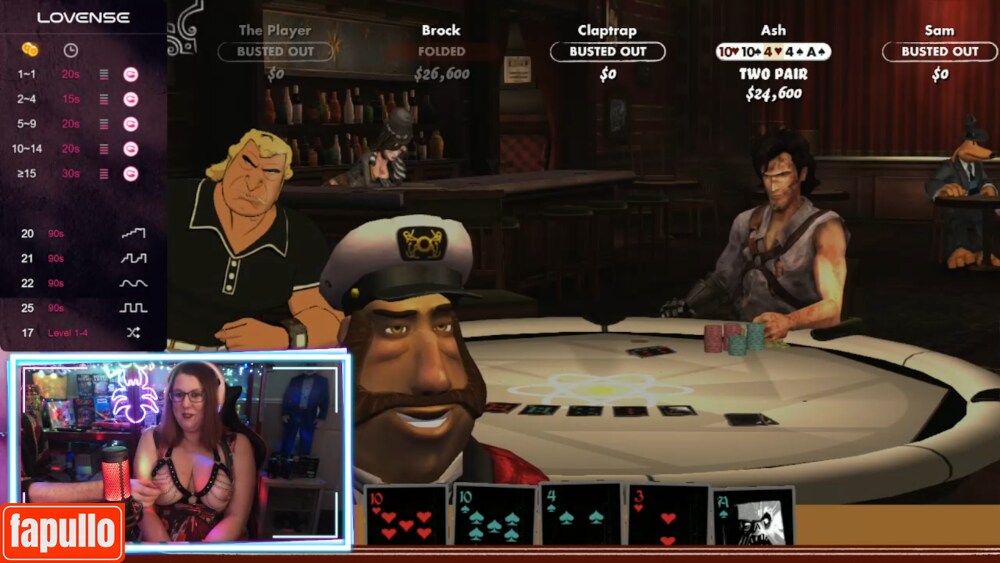Click the Lovense coin icon

pos(30,49)
